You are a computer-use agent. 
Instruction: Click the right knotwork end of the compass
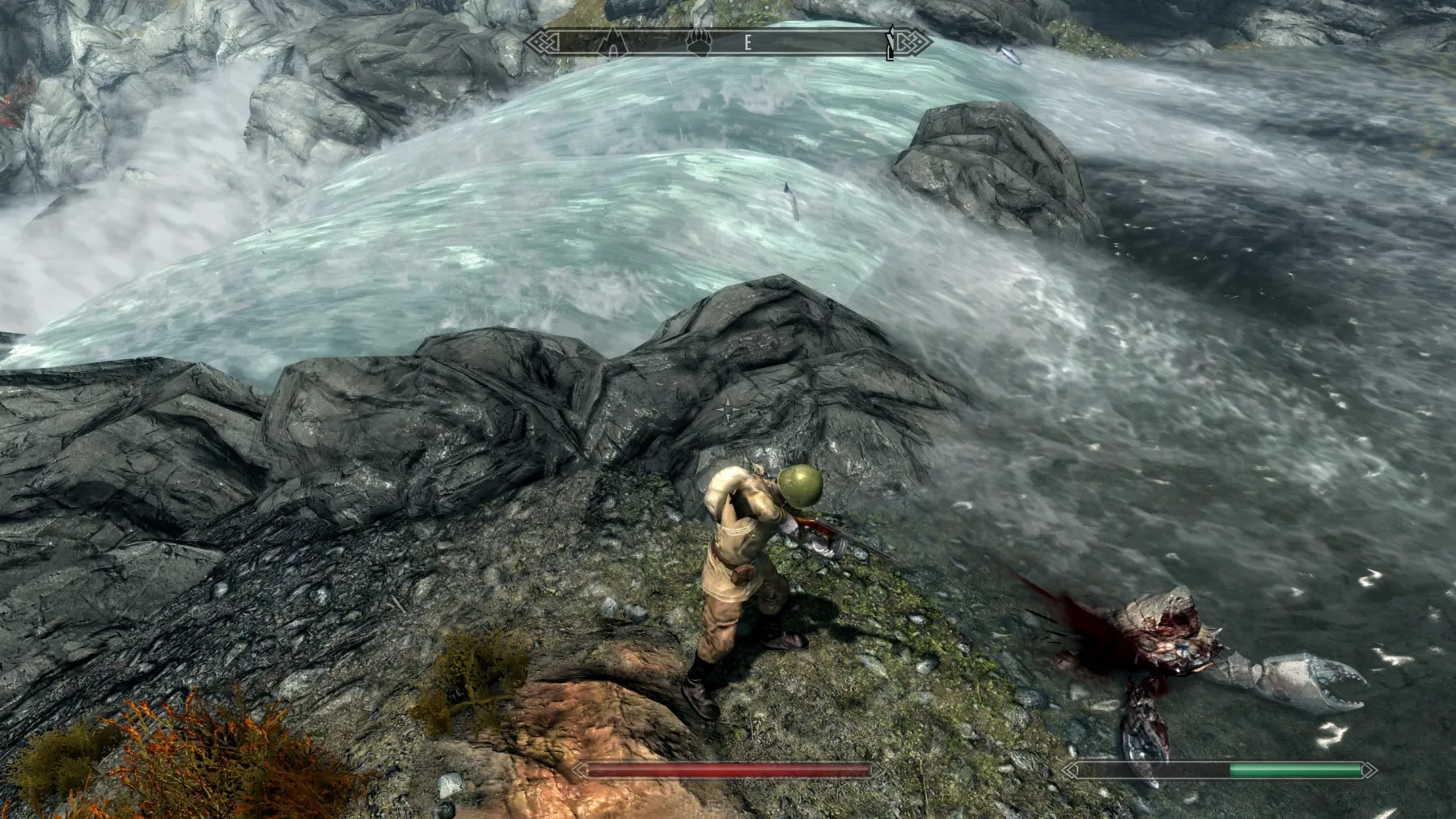coord(916,40)
